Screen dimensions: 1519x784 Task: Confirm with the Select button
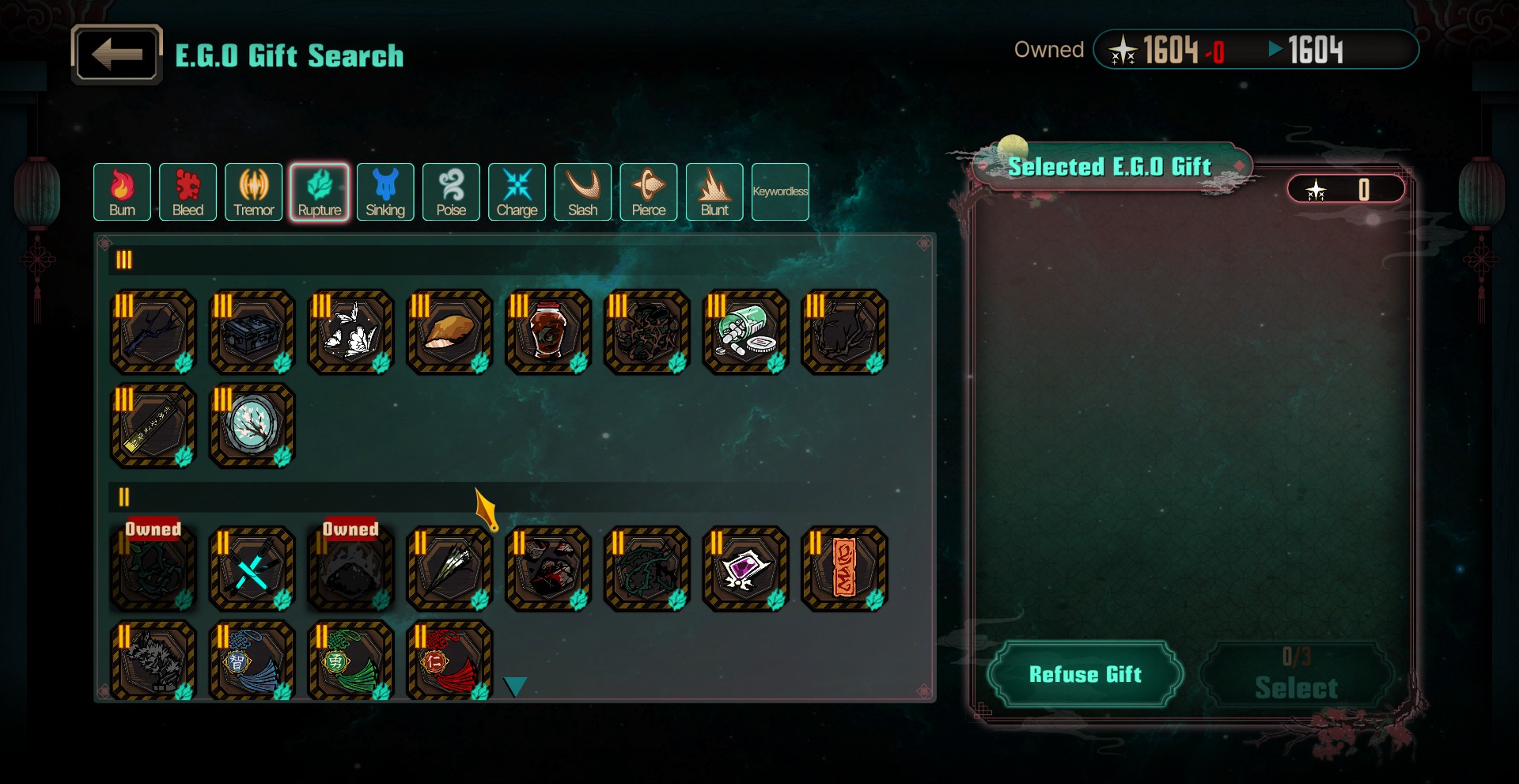point(1296,676)
